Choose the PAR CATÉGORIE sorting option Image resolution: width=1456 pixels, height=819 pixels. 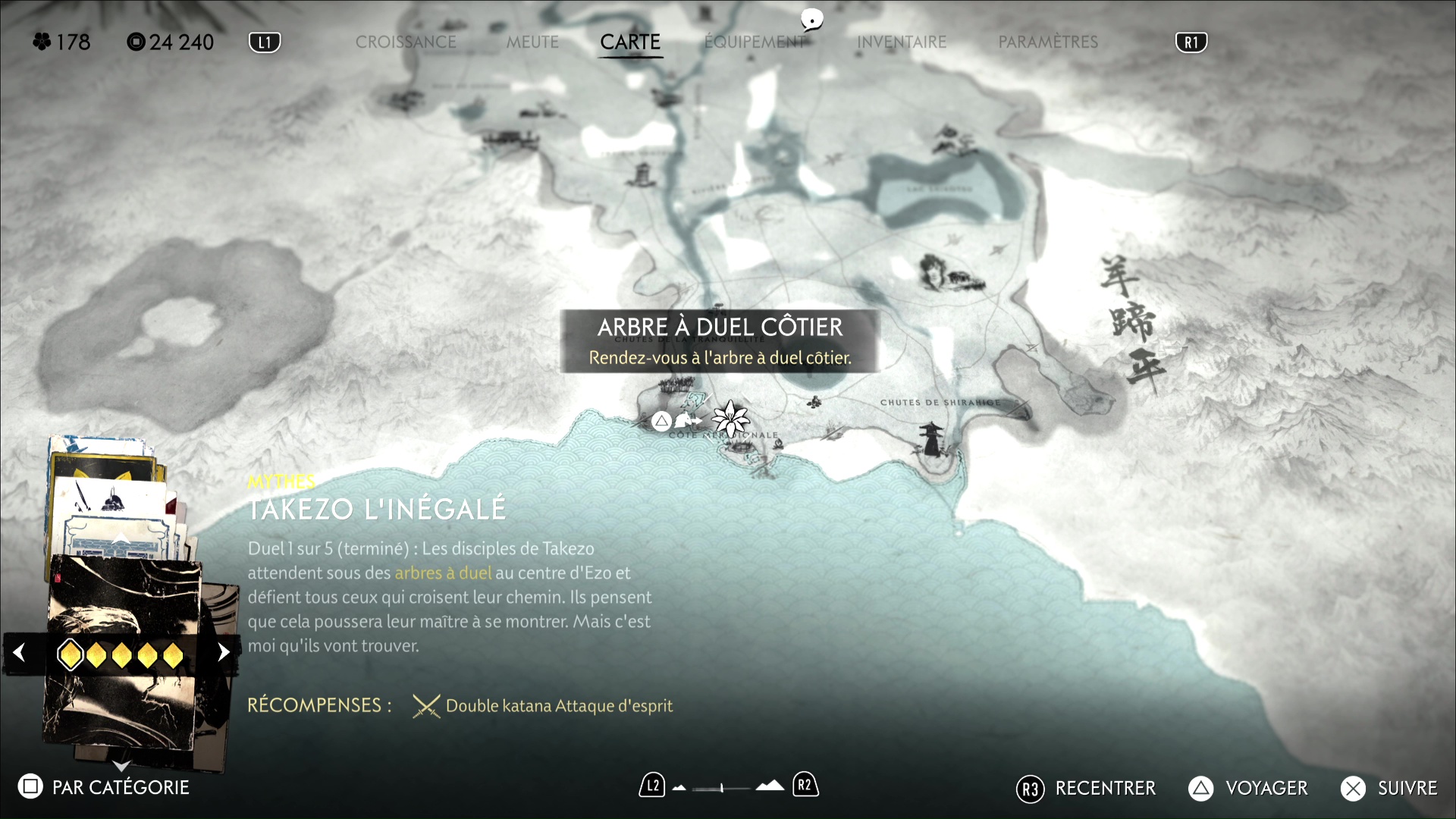[105, 787]
